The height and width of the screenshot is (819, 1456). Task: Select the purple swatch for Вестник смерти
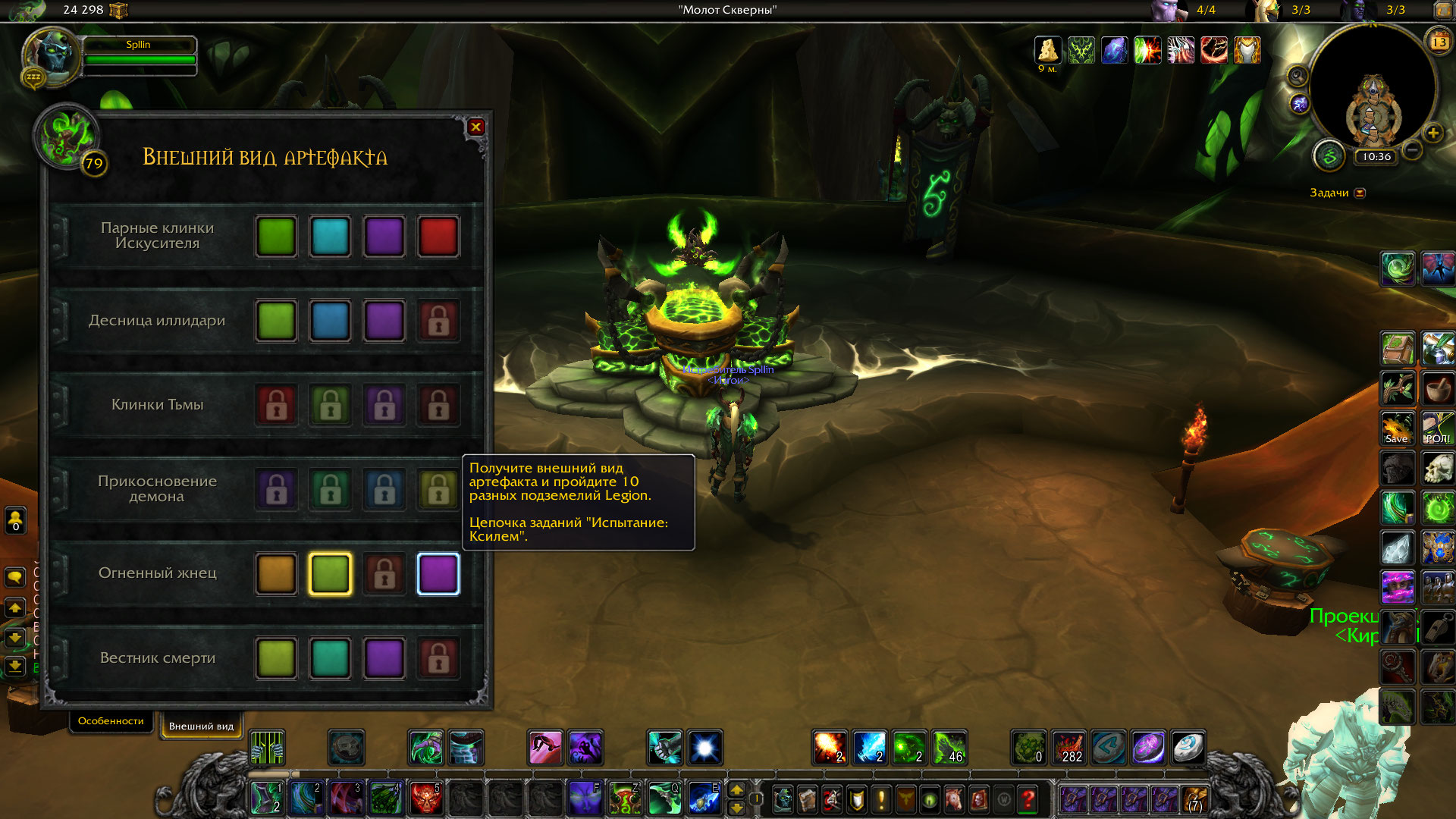384,657
